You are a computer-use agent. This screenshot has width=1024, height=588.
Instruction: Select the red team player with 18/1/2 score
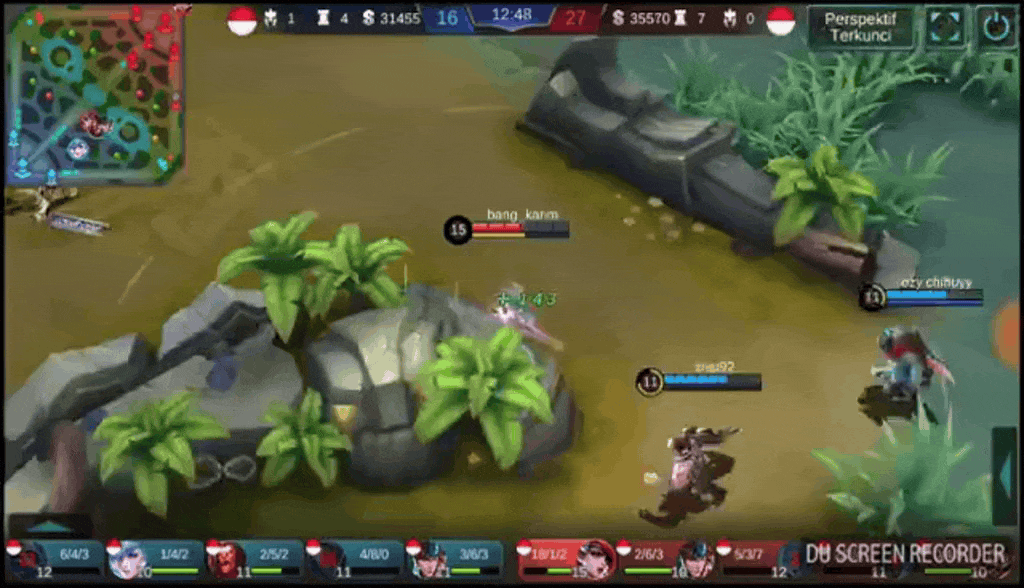[566, 559]
